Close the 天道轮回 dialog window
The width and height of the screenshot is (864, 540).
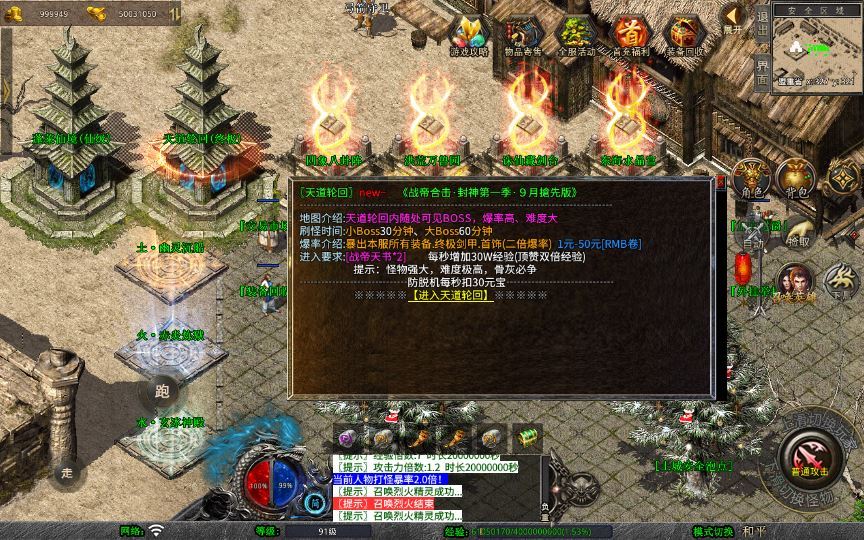(720, 183)
